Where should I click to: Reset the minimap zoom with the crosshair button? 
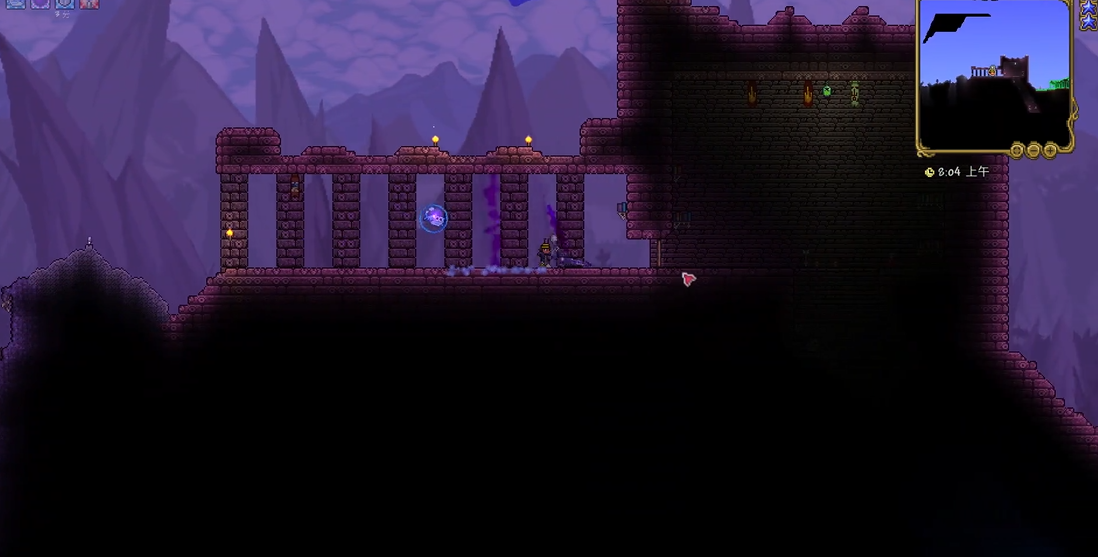click(1018, 151)
